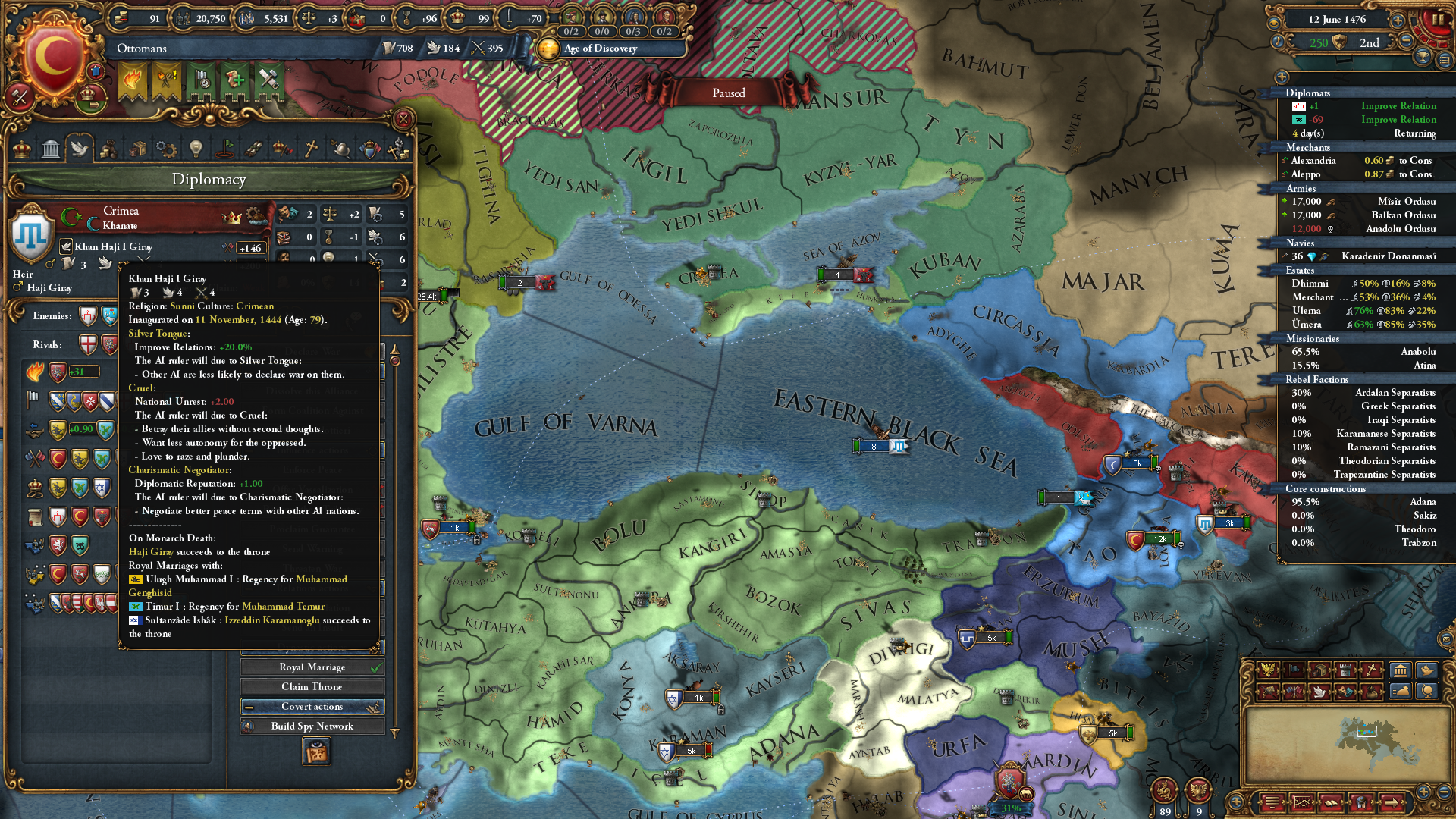Open the Technology panel via the lightbulb icon

195,149
